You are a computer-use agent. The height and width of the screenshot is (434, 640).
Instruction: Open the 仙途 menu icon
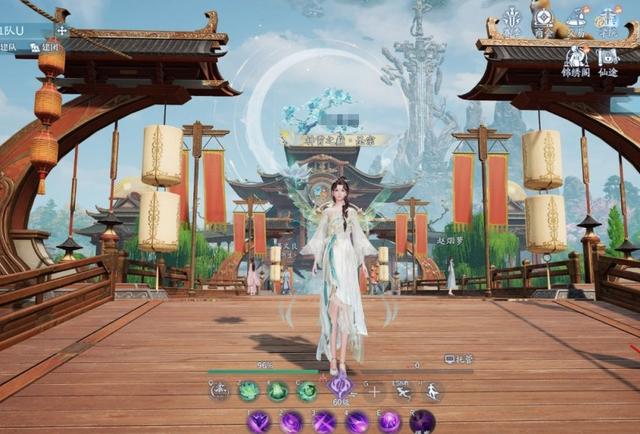click(609, 57)
